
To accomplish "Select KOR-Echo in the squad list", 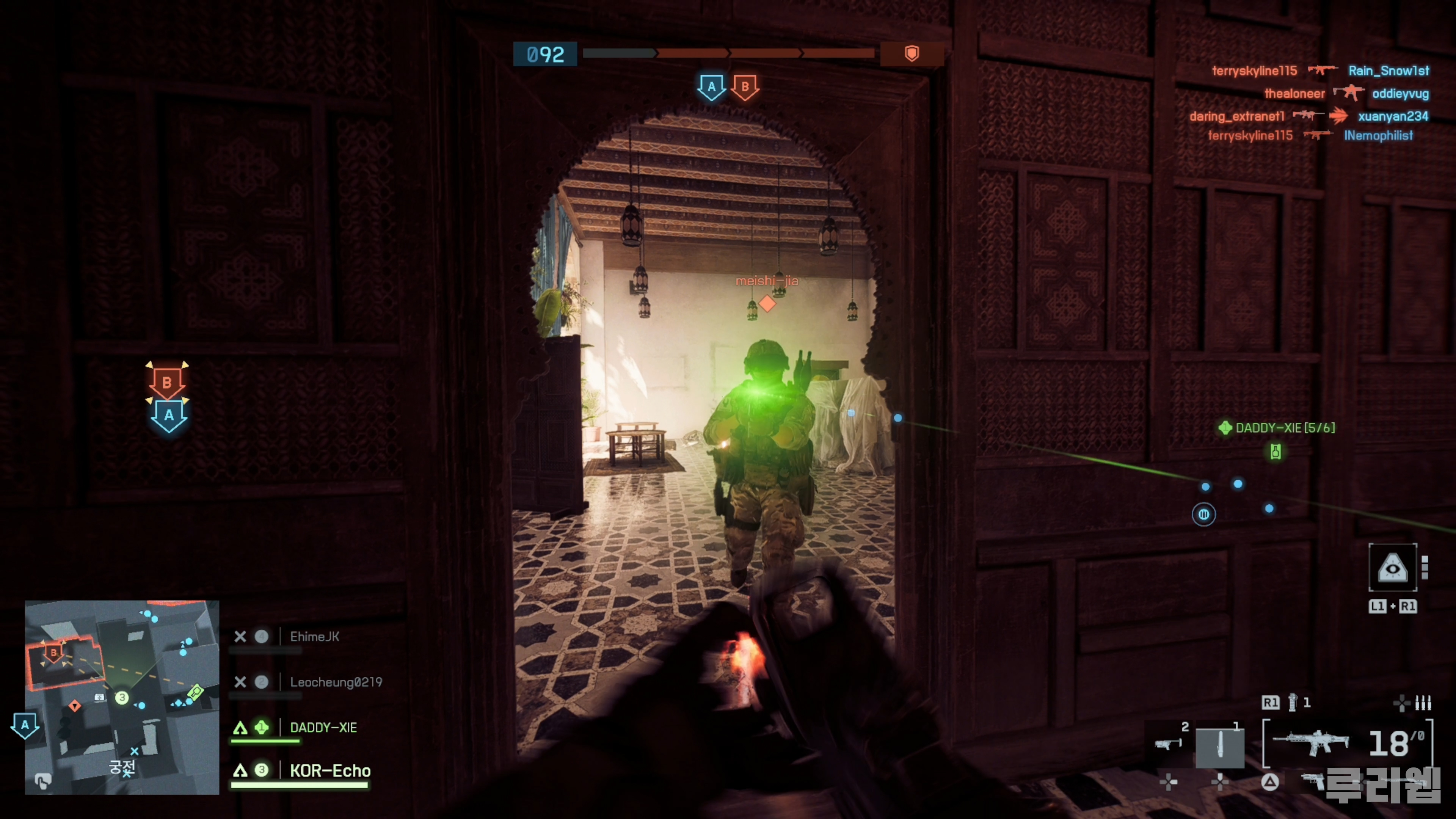I will point(330,771).
